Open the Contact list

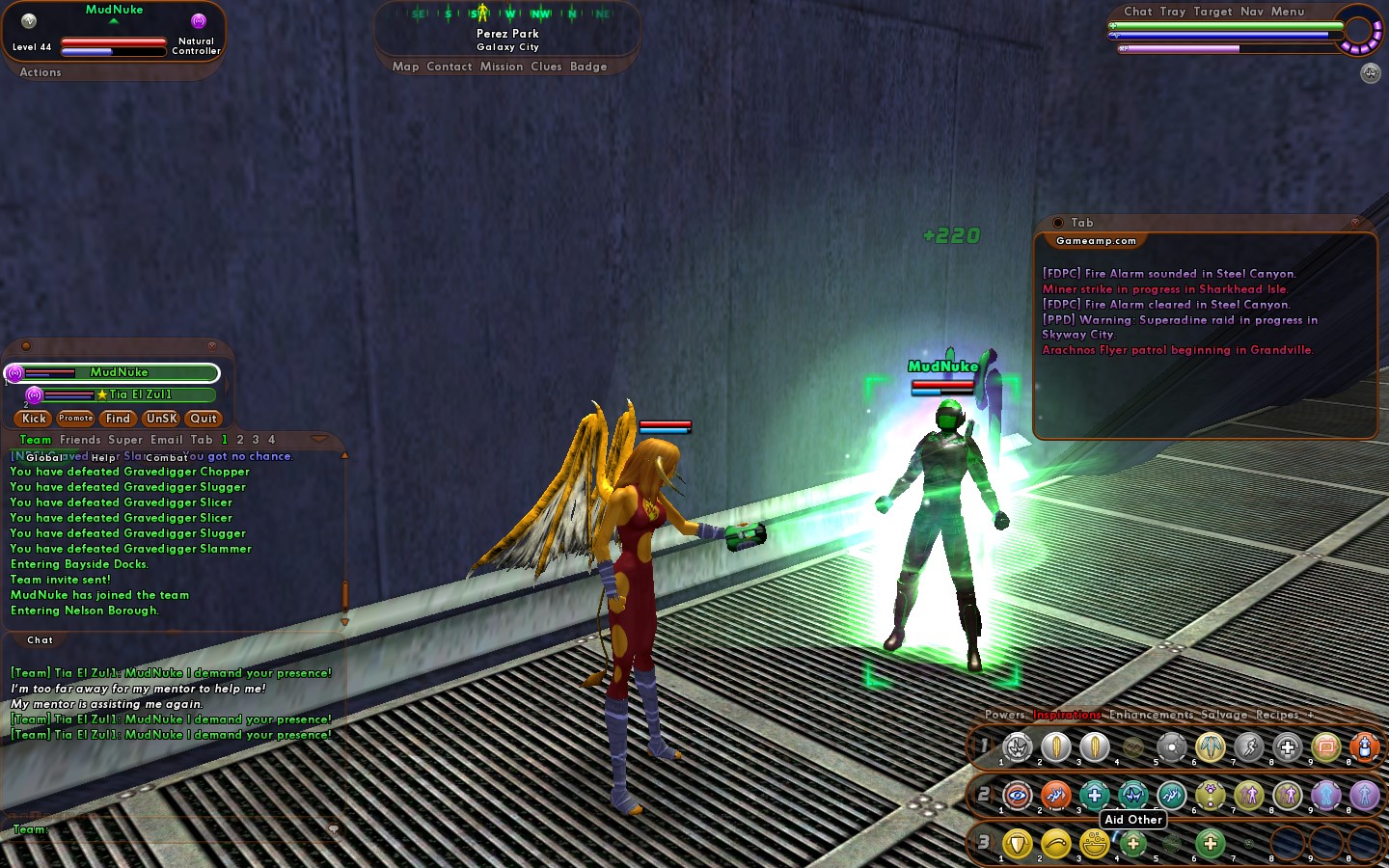pos(449,67)
